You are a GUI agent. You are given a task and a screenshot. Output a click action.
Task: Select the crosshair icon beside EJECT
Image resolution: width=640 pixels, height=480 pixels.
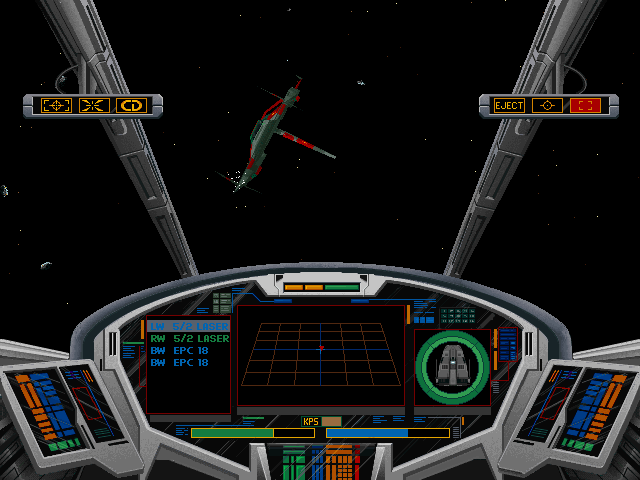click(x=546, y=105)
